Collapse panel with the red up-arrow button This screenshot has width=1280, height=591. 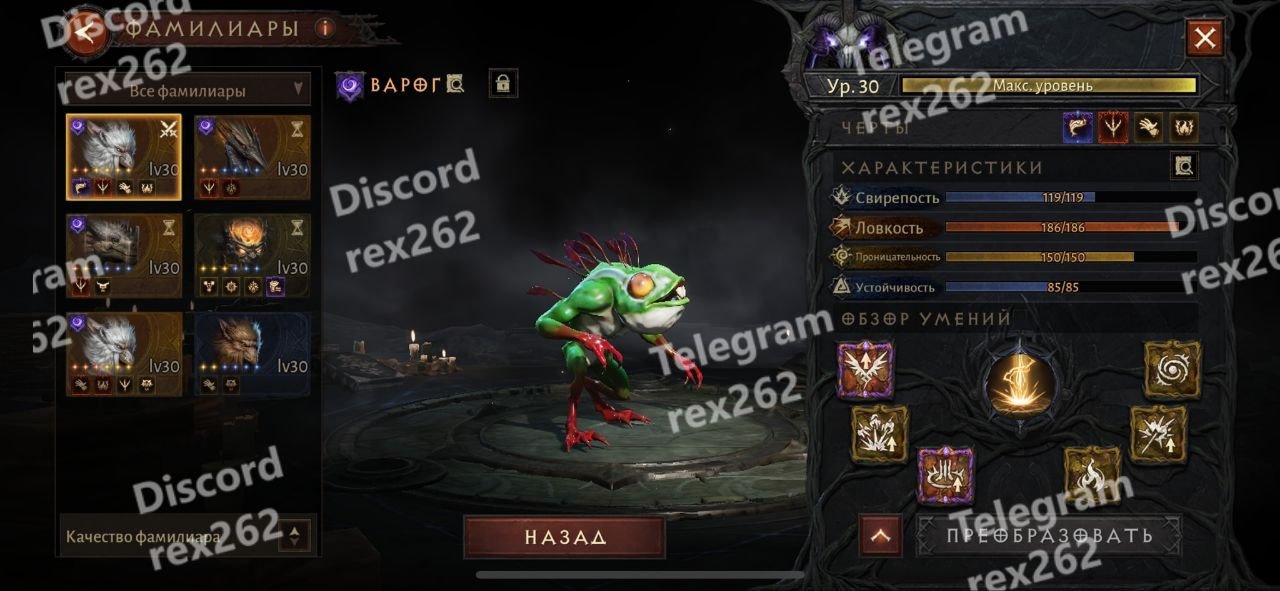(x=880, y=536)
